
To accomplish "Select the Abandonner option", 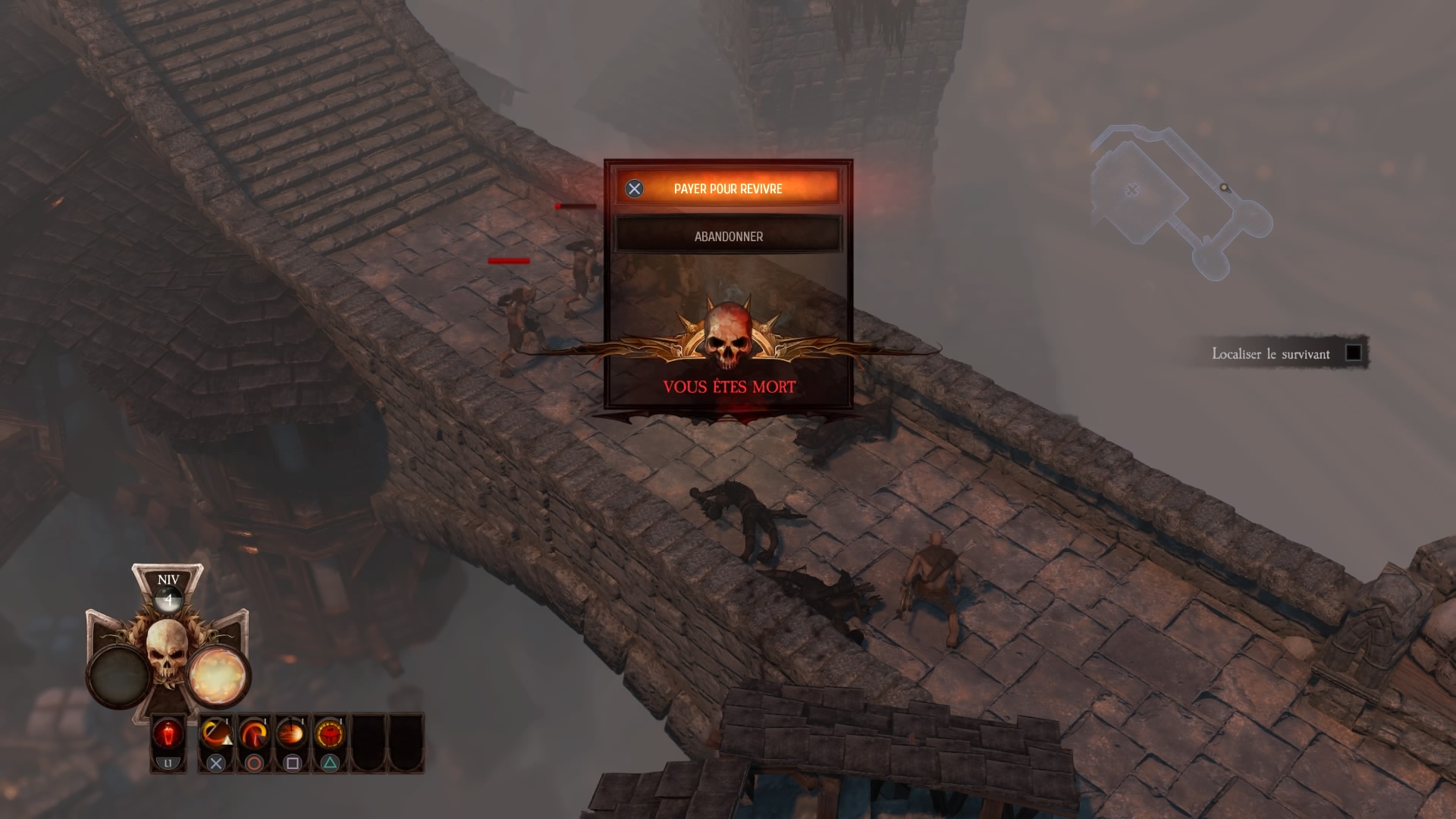I will tap(728, 237).
